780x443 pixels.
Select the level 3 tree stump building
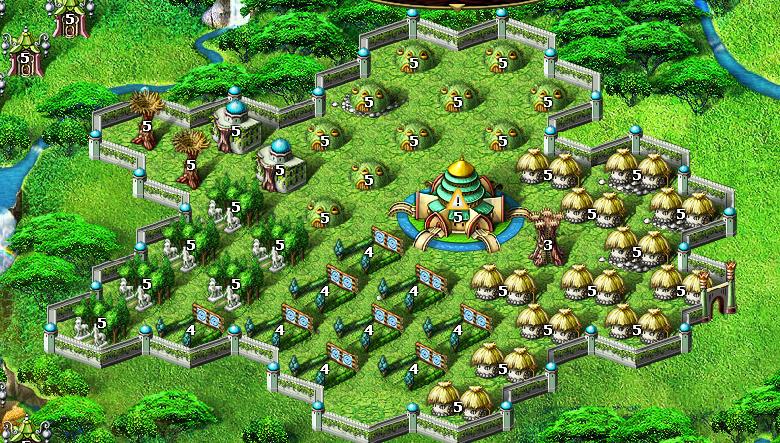pyautogui.click(x=545, y=238)
